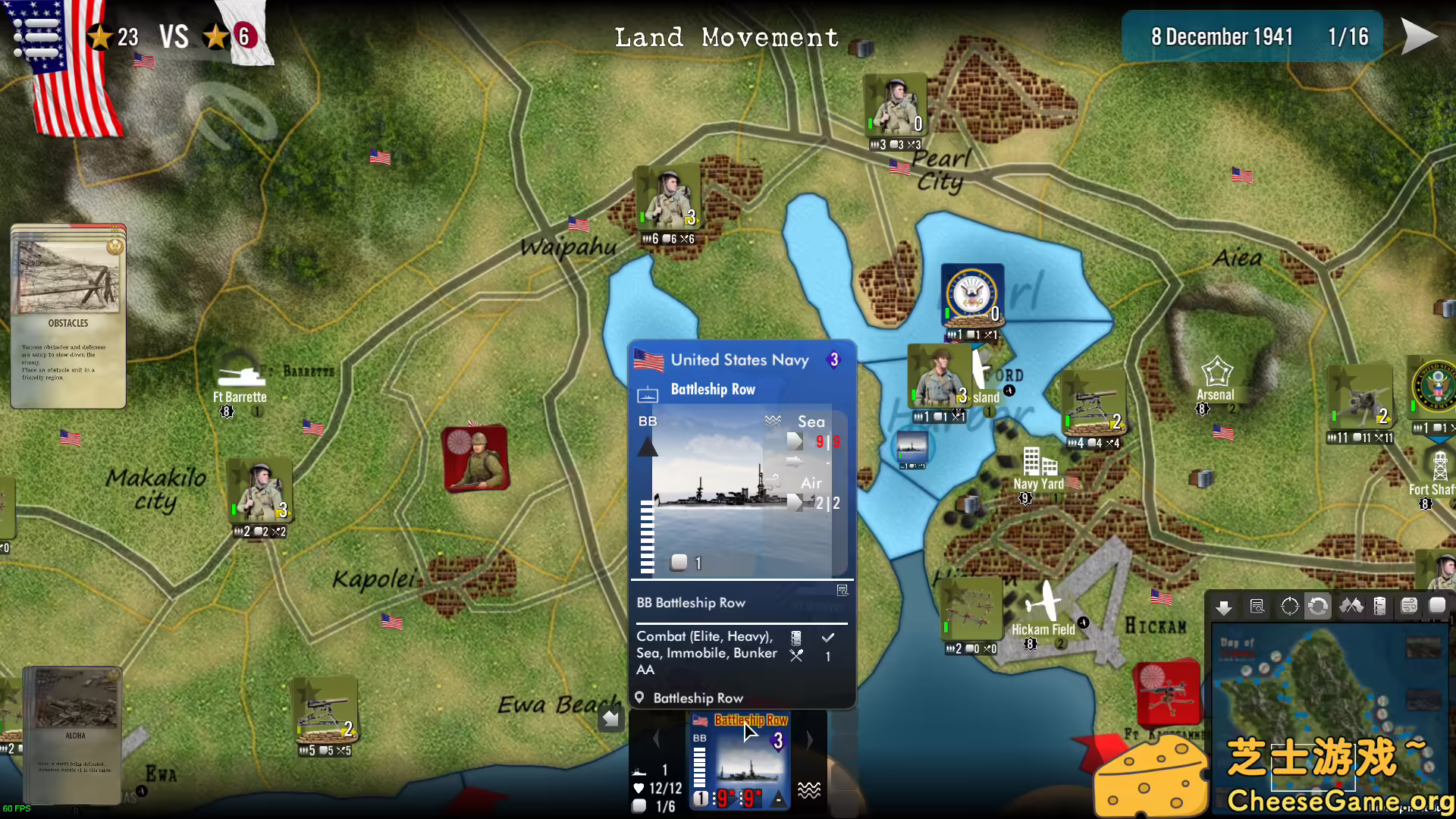The height and width of the screenshot is (819, 1456).
Task: Expand the triangle indicator on Battleship Row counter
Action: [x=778, y=799]
